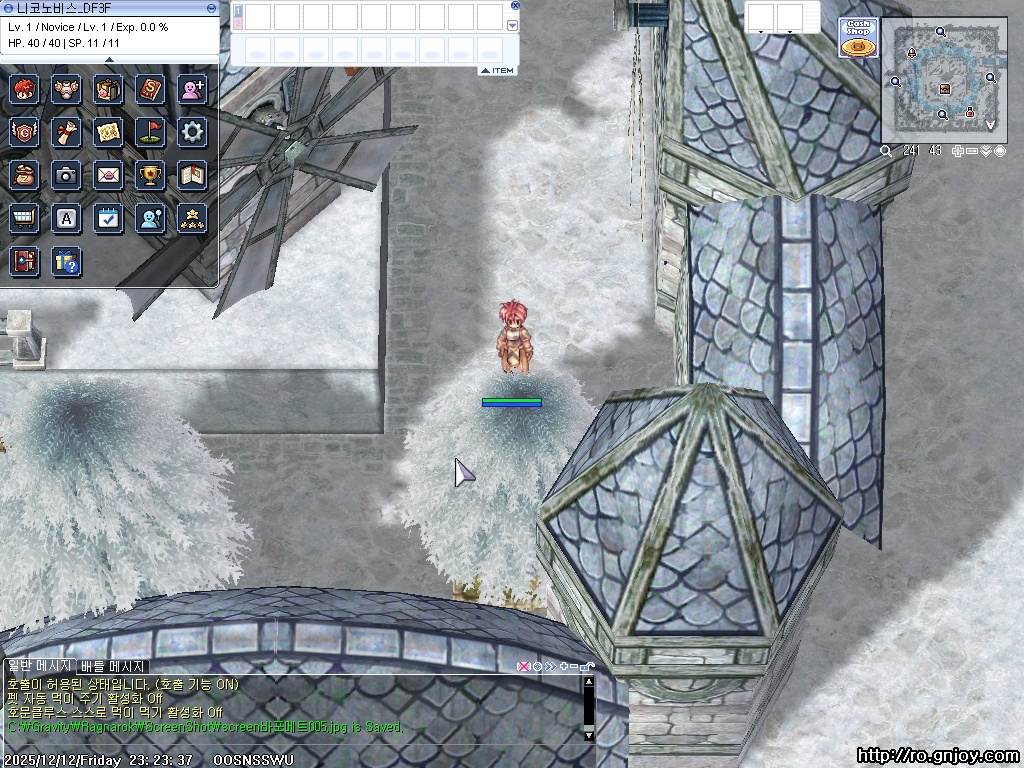Open the character face status icon
The height and width of the screenshot is (768, 1024).
tap(24, 89)
